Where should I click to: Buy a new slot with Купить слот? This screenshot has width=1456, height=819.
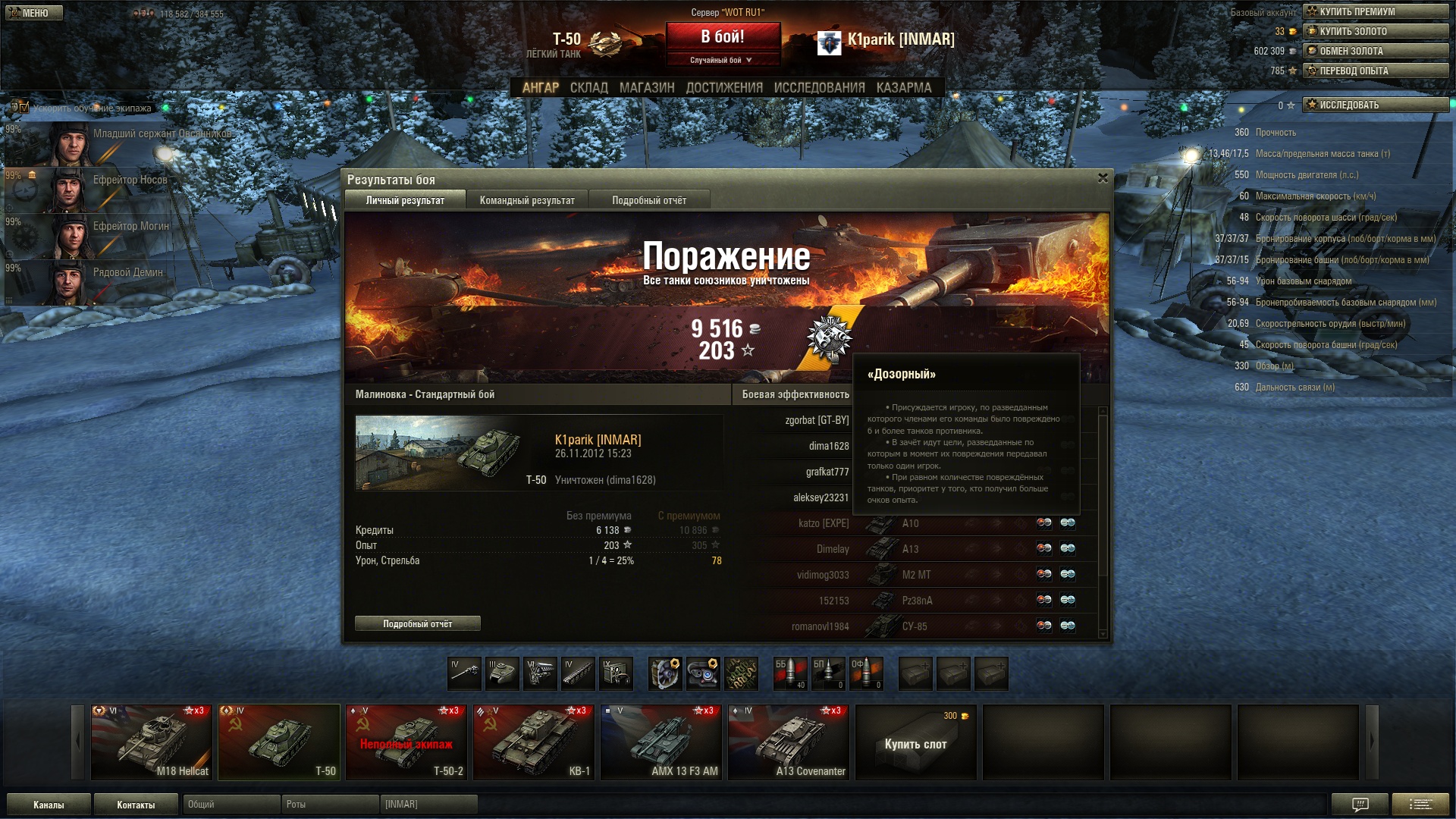pyautogui.click(x=915, y=743)
